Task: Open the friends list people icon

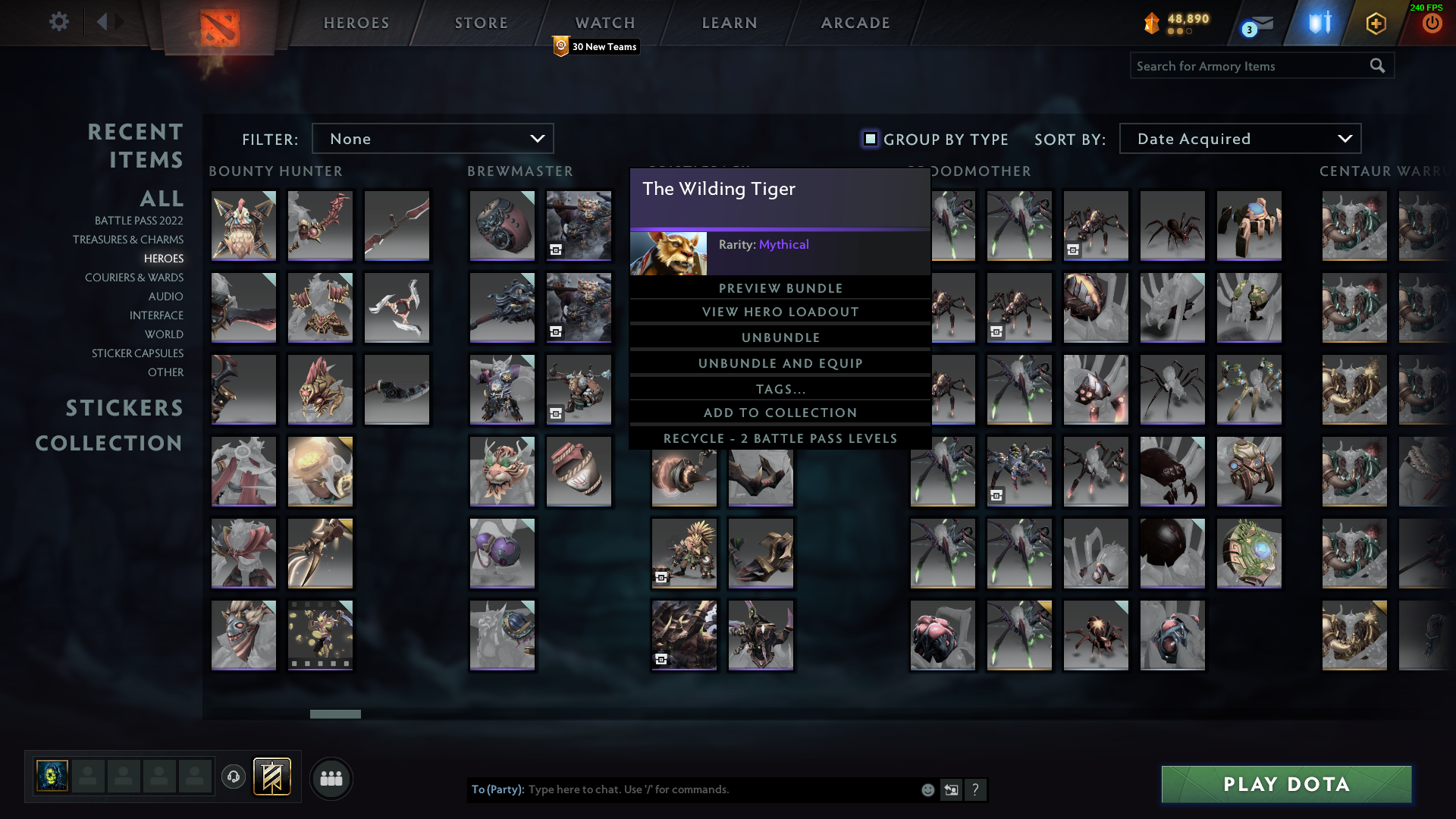Action: click(x=331, y=778)
